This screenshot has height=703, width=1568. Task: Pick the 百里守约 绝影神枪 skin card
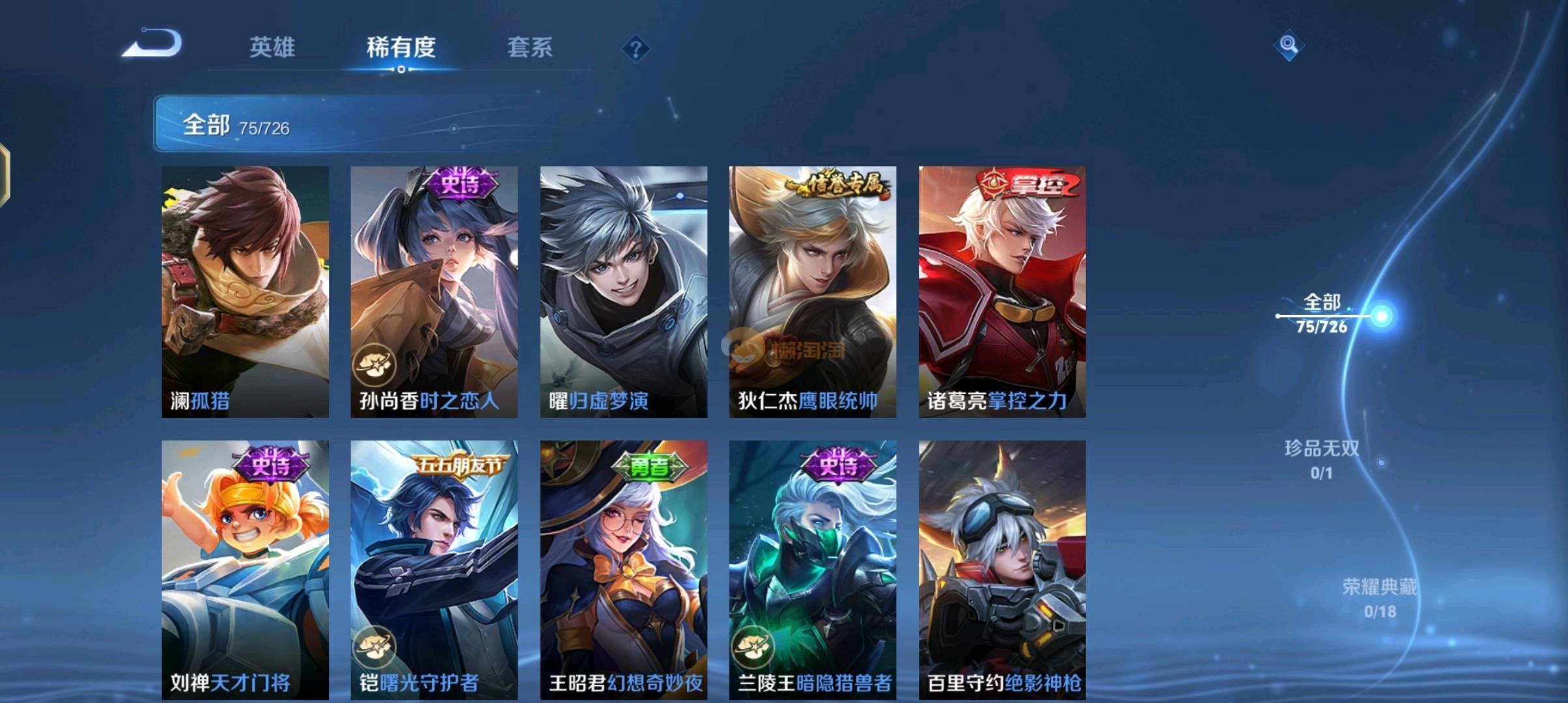(1001, 570)
